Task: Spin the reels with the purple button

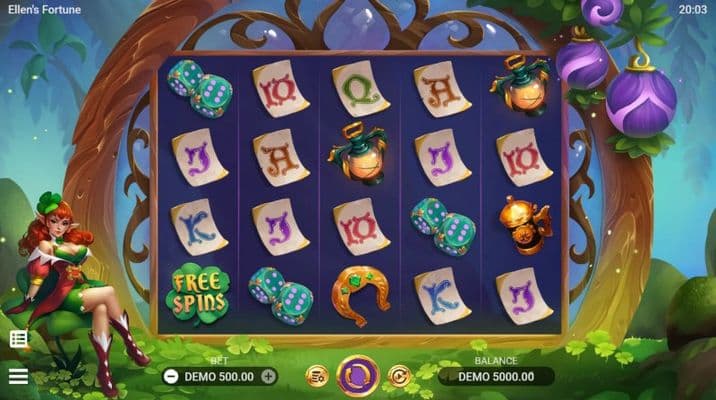Action: point(357,376)
